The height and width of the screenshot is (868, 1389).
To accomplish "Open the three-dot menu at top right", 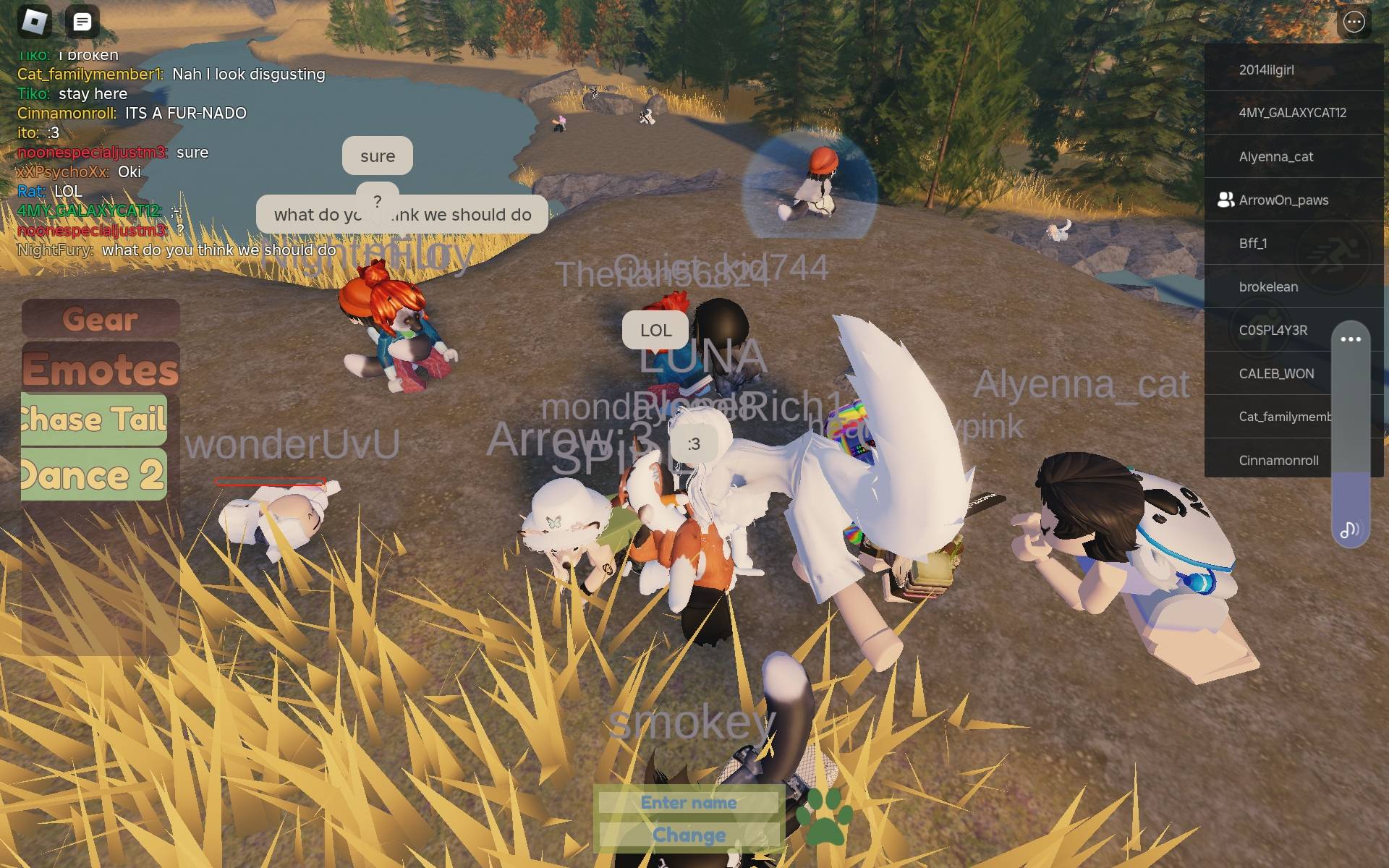I will pos(1354,22).
